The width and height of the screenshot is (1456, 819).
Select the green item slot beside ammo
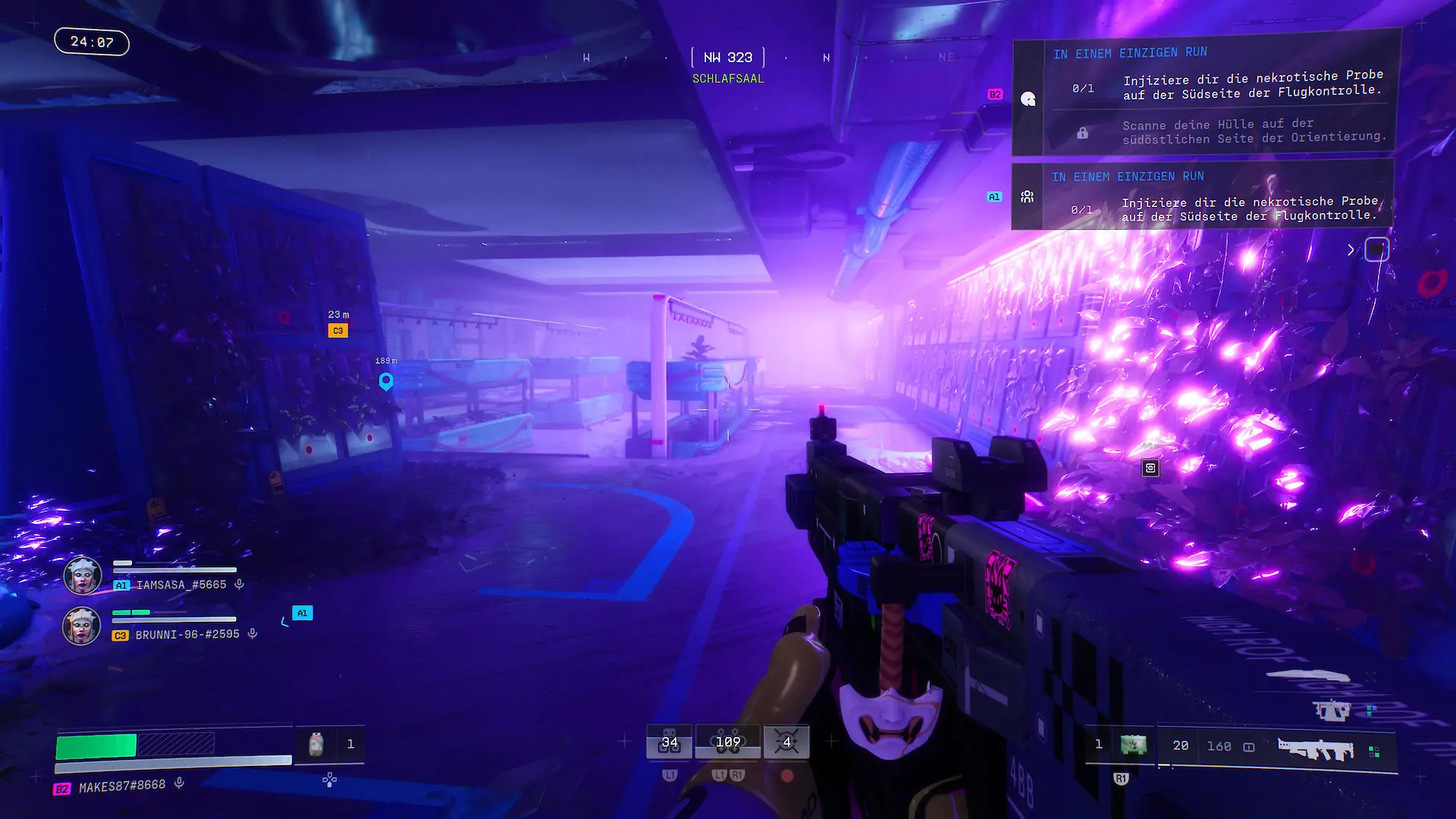pos(1133,745)
